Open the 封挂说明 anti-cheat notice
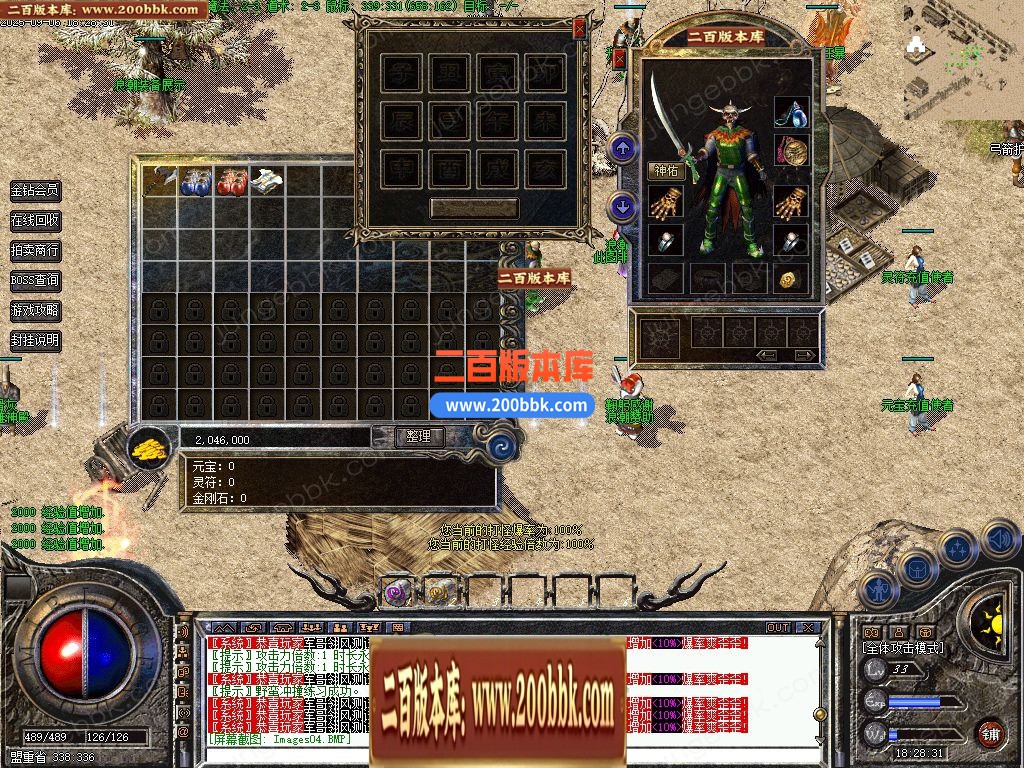1024x768 pixels. (35, 341)
